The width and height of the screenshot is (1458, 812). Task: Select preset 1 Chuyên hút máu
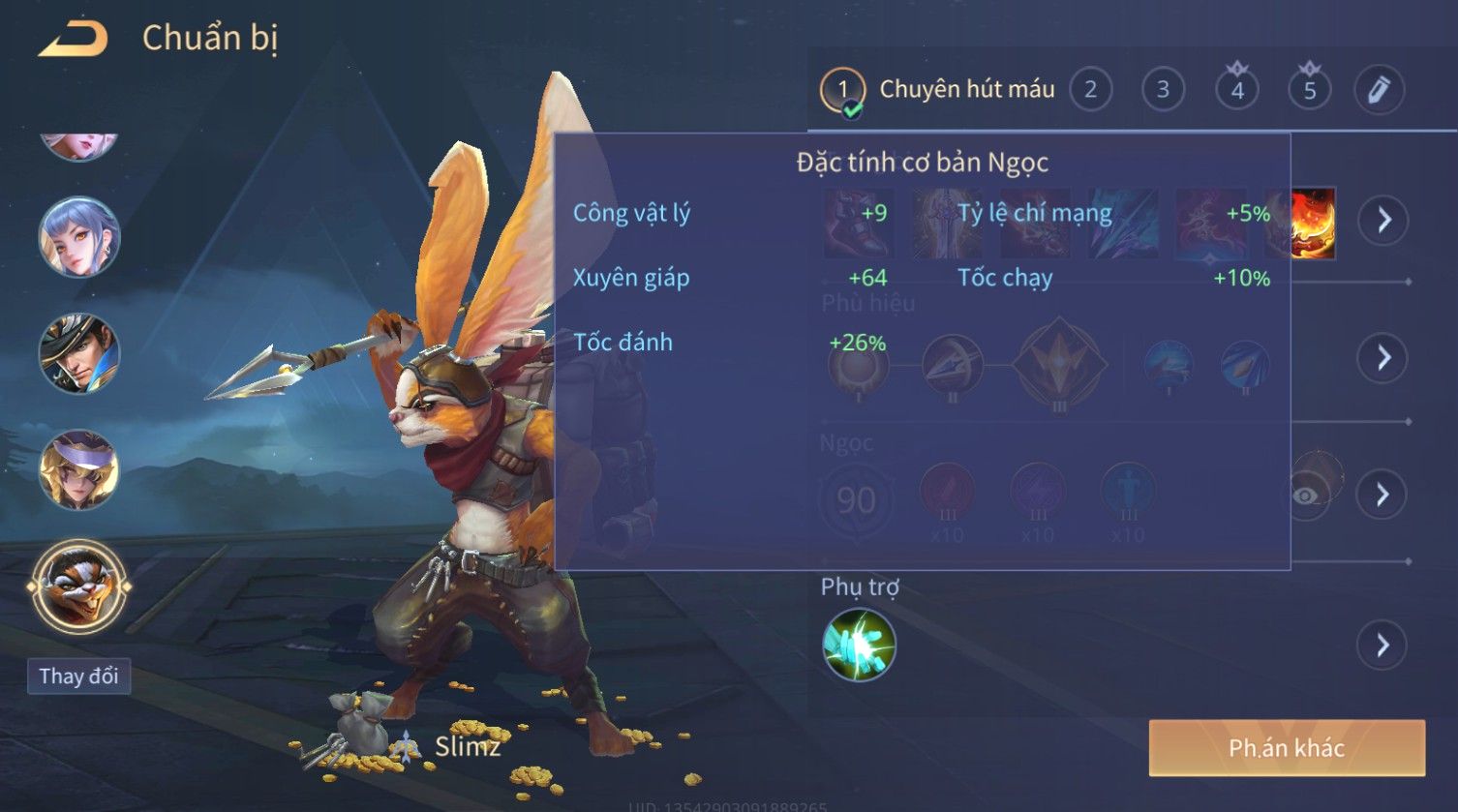(842, 90)
